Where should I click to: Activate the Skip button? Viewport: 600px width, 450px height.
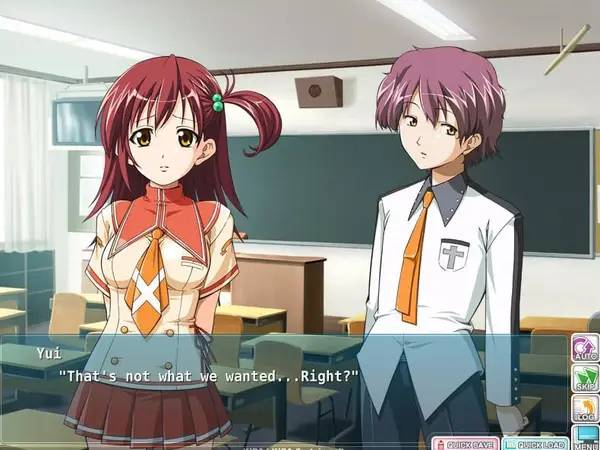[584, 379]
